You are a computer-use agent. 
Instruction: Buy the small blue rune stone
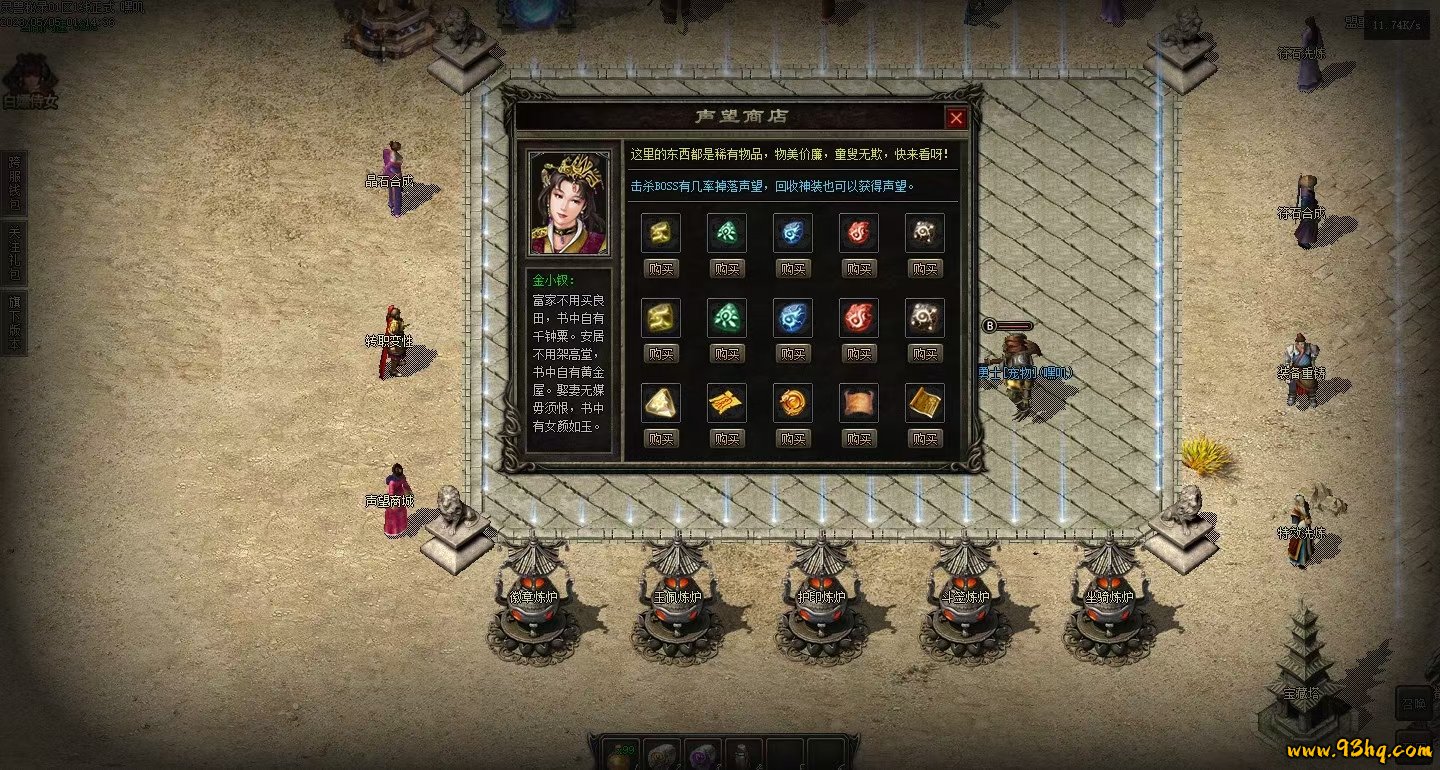point(793,268)
